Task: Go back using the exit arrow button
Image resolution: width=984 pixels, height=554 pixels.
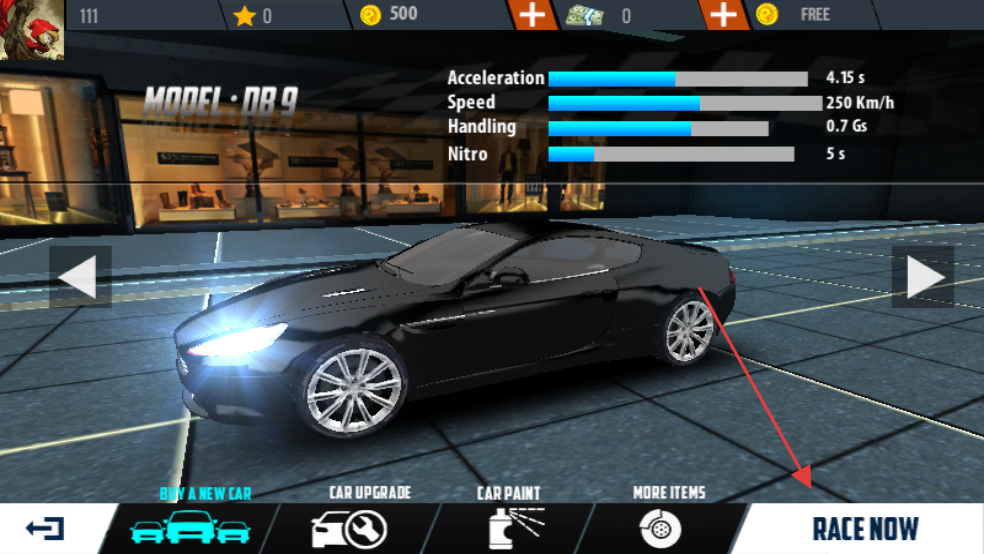Action: click(46, 528)
